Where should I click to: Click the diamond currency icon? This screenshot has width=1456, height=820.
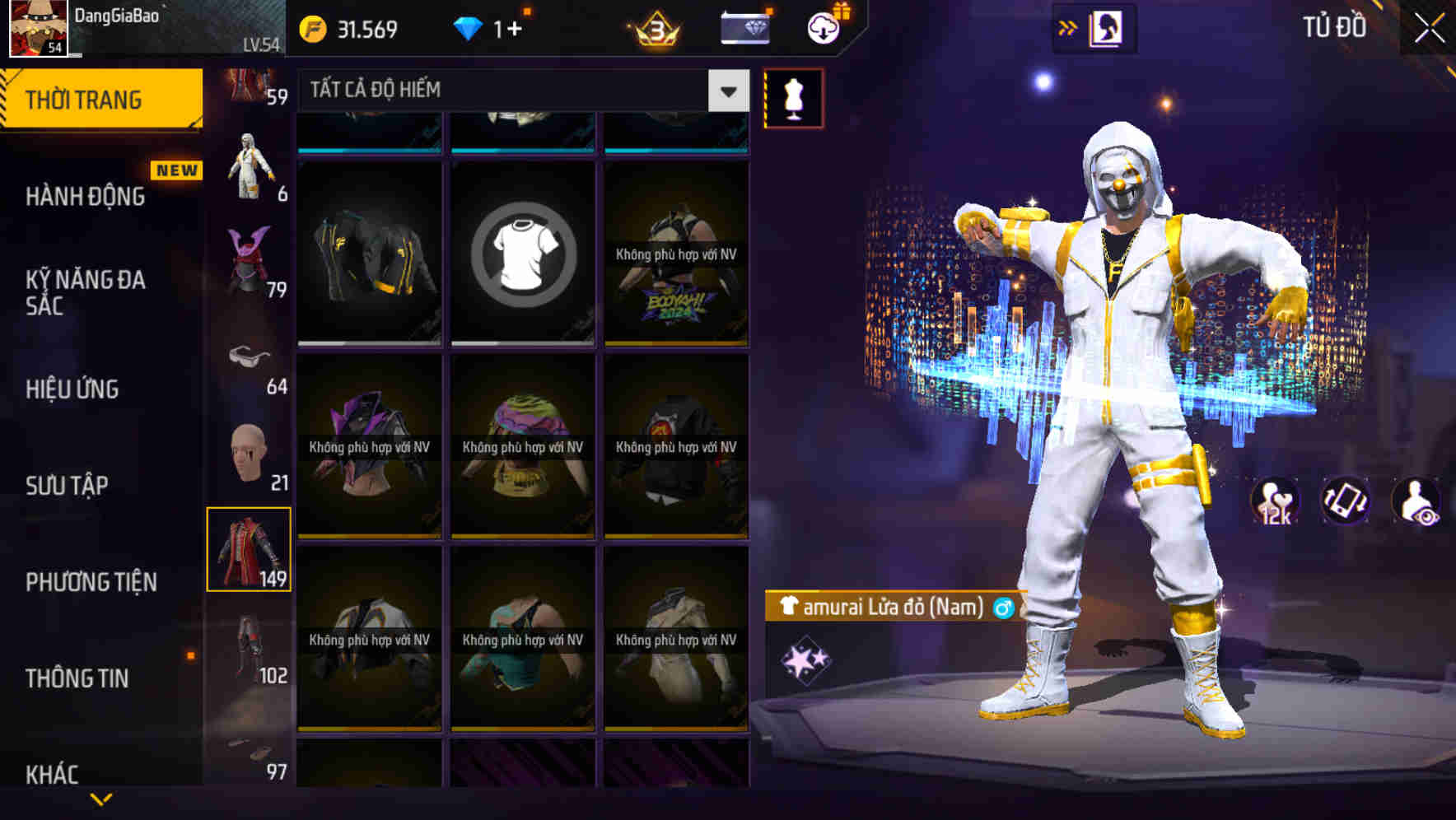[x=469, y=27]
